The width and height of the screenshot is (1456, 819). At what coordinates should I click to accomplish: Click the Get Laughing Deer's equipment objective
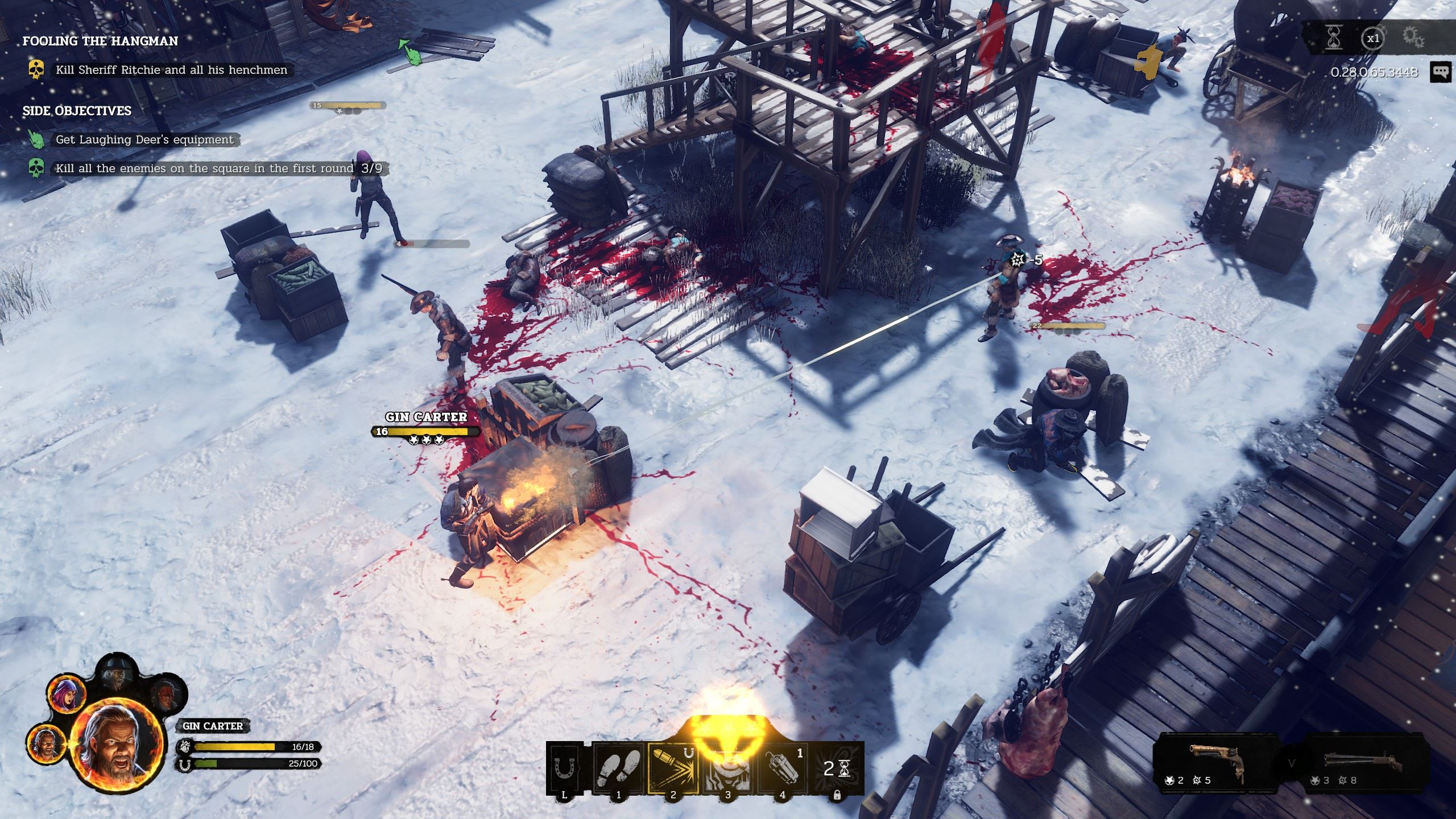pos(144,140)
